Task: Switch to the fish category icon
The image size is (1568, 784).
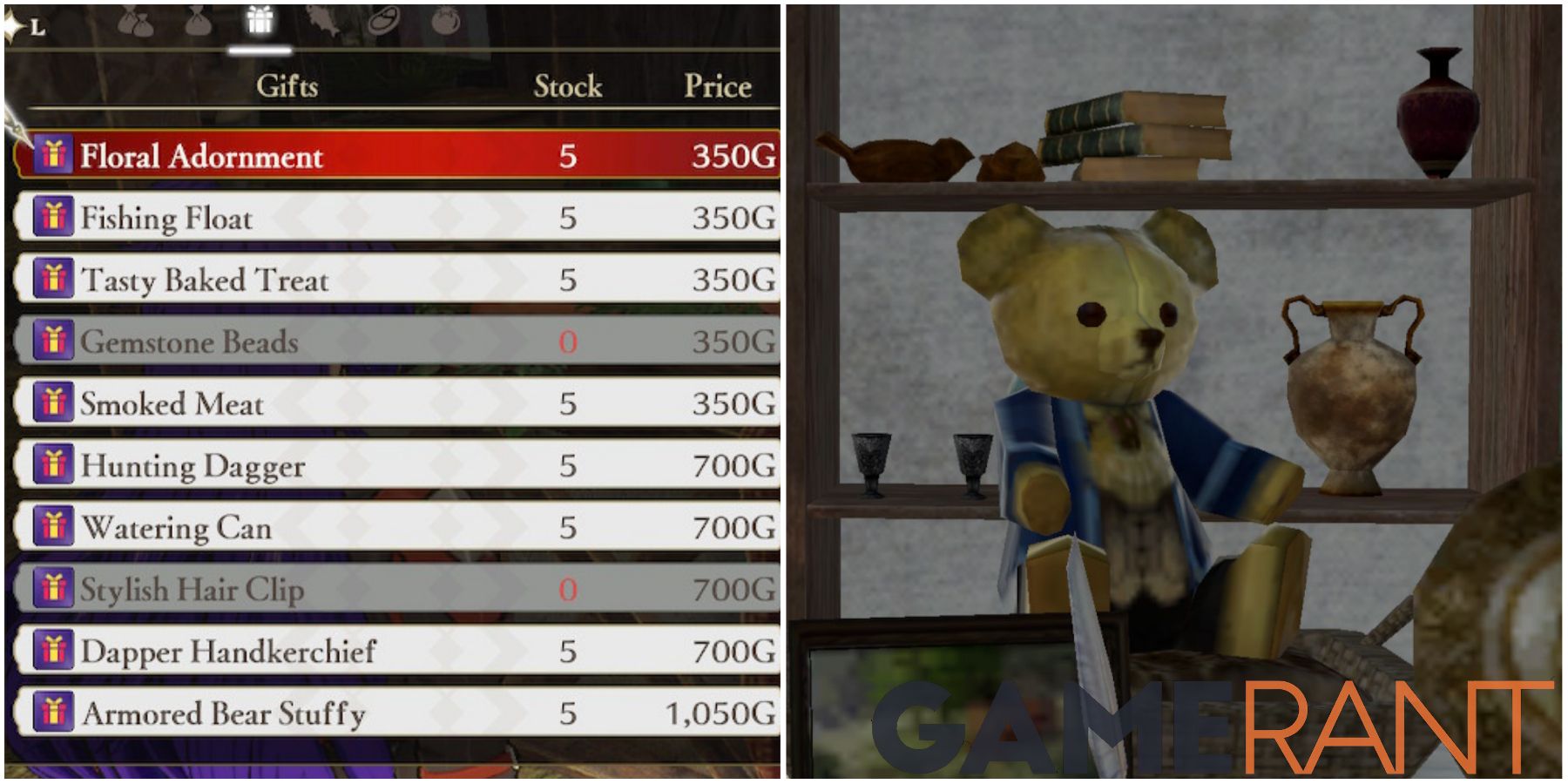Action: [323, 21]
